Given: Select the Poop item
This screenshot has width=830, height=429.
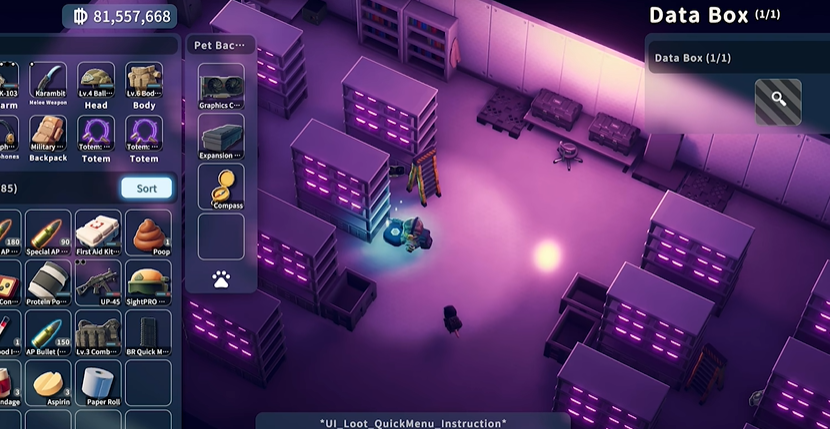Looking at the screenshot, I should tap(147, 232).
